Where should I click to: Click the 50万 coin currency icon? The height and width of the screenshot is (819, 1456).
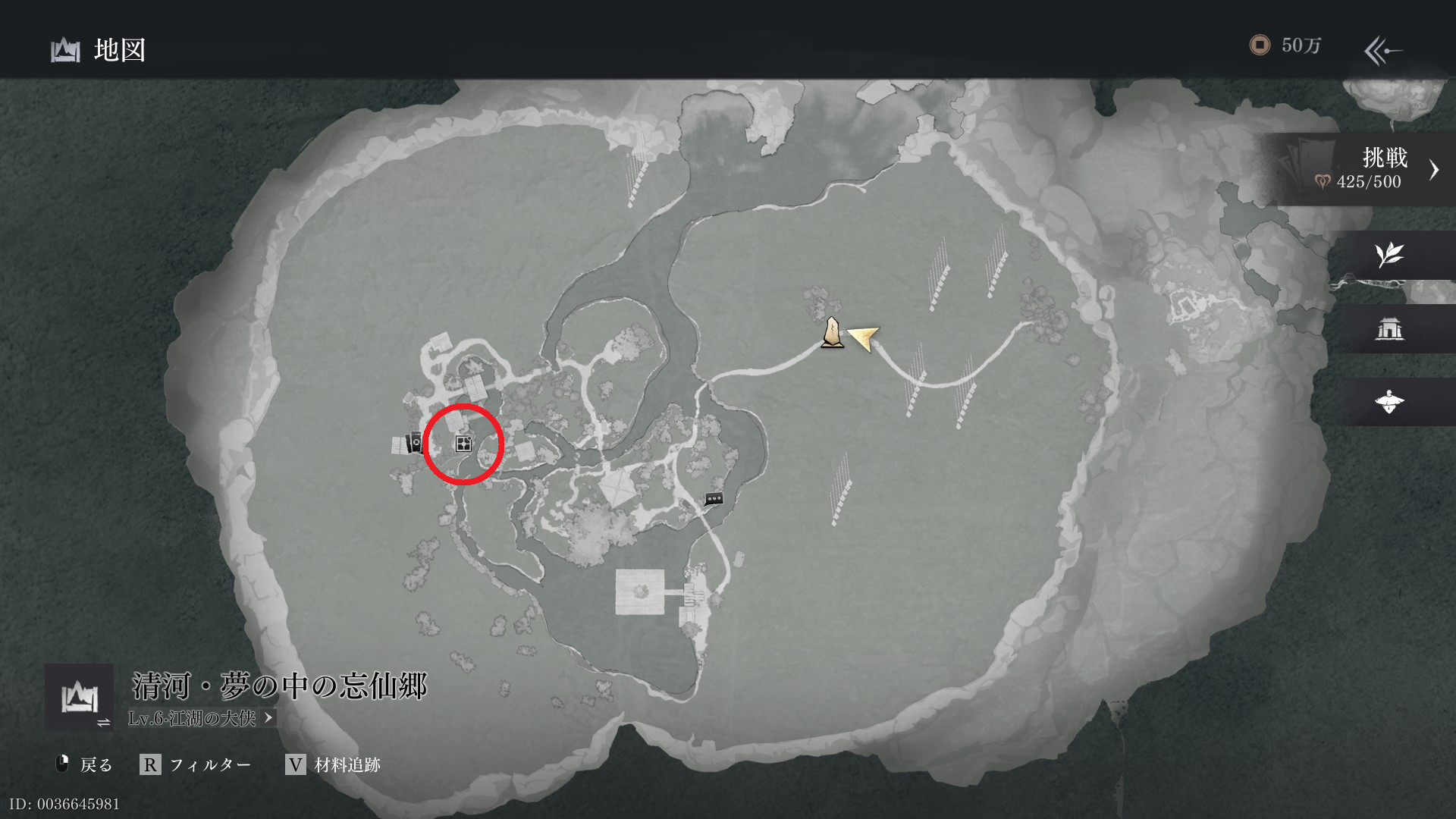point(1260,45)
